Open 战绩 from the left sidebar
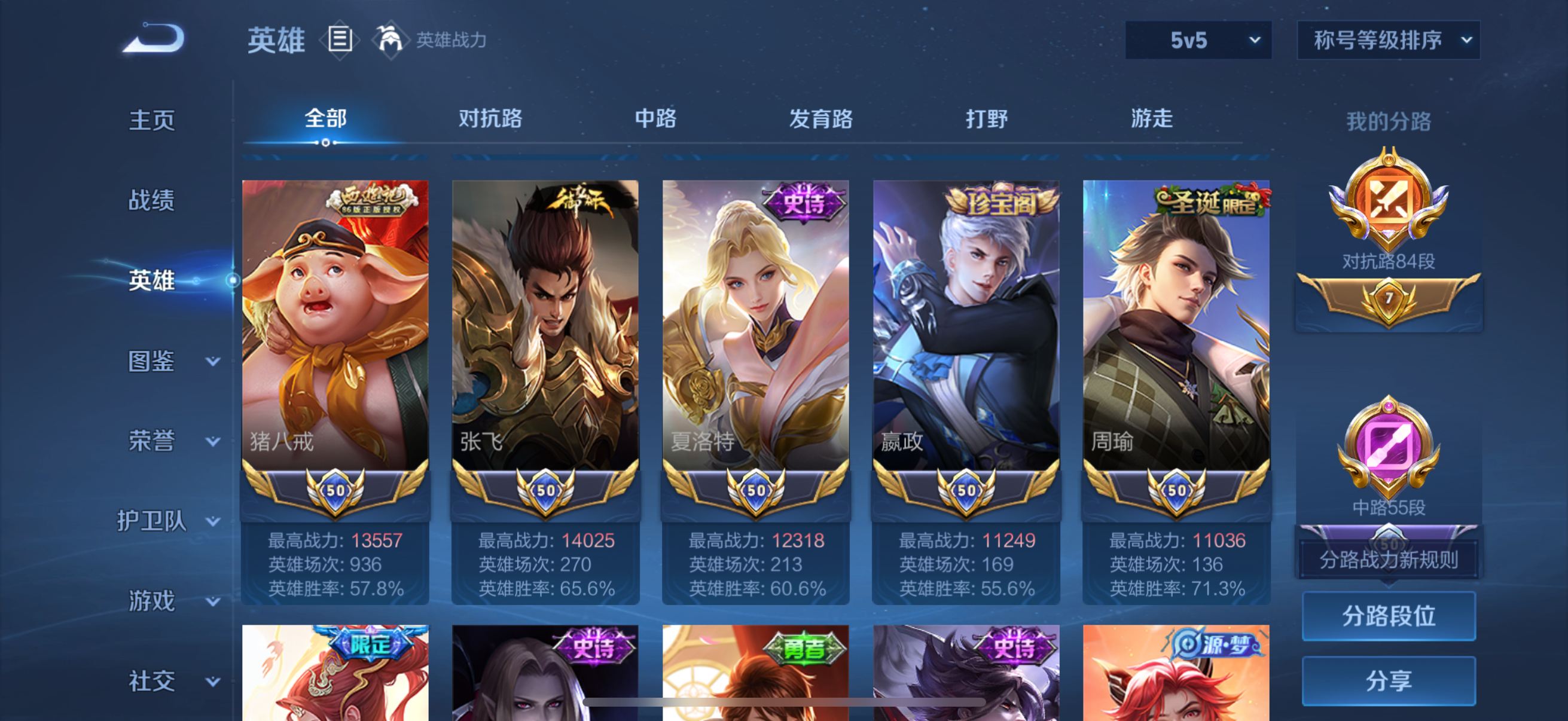The height and width of the screenshot is (721, 1568). click(152, 200)
